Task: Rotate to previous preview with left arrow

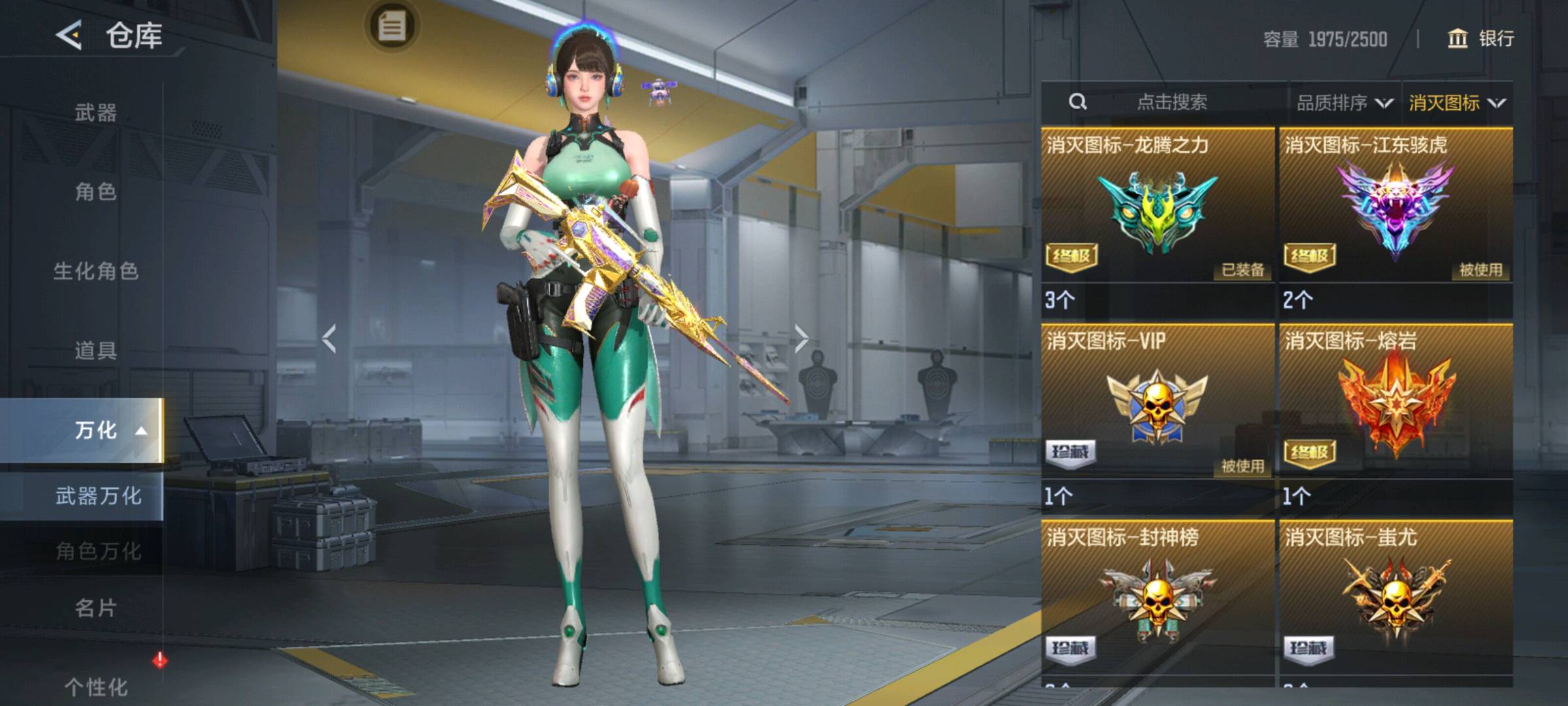Action: pyautogui.click(x=329, y=339)
